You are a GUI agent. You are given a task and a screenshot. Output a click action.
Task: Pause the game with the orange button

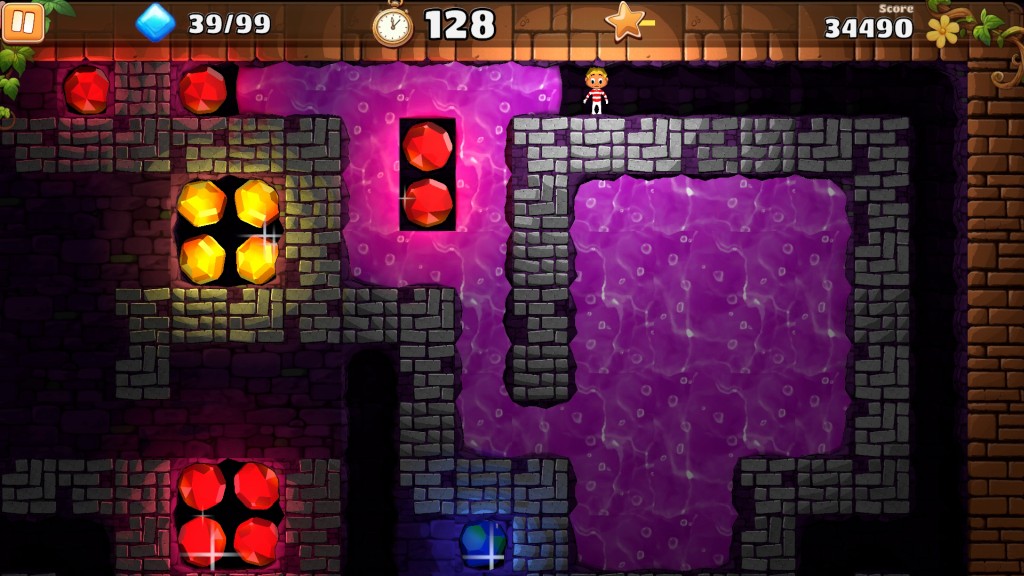pyautogui.click(x=23, y=22)
